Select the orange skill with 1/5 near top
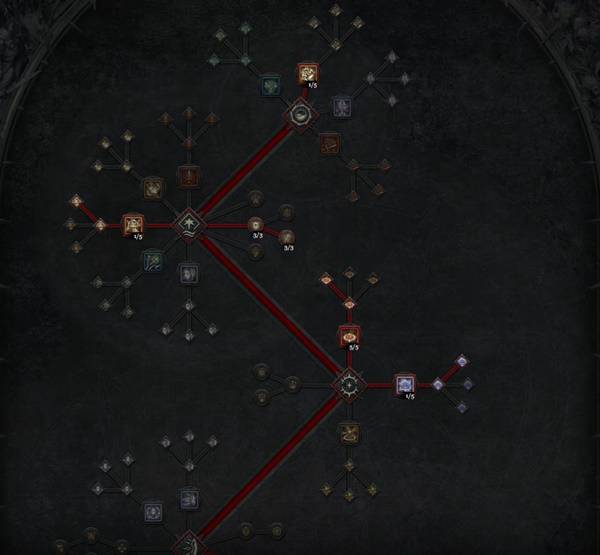The width and height of the screenshot is (600, 555). point(307,72)
